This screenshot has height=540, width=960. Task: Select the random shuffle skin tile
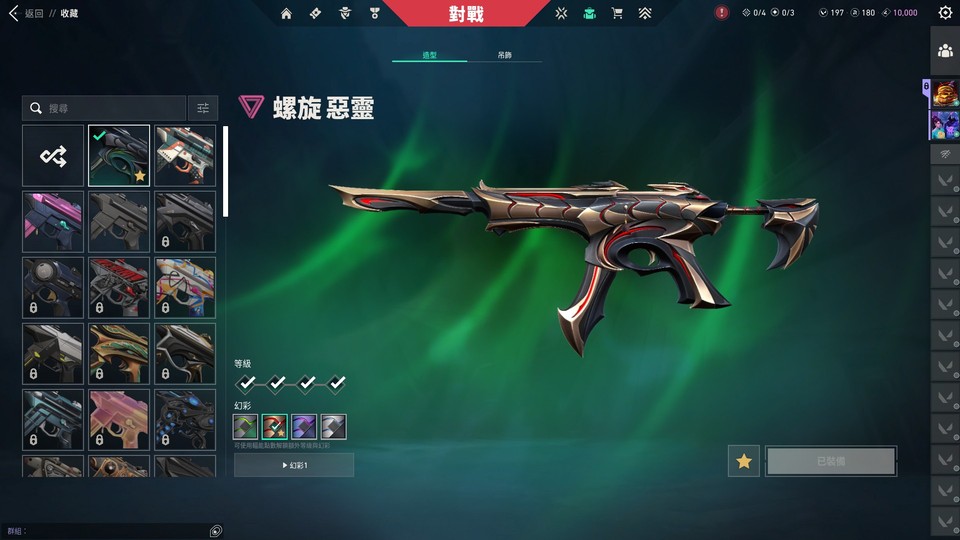pos(53,155)
